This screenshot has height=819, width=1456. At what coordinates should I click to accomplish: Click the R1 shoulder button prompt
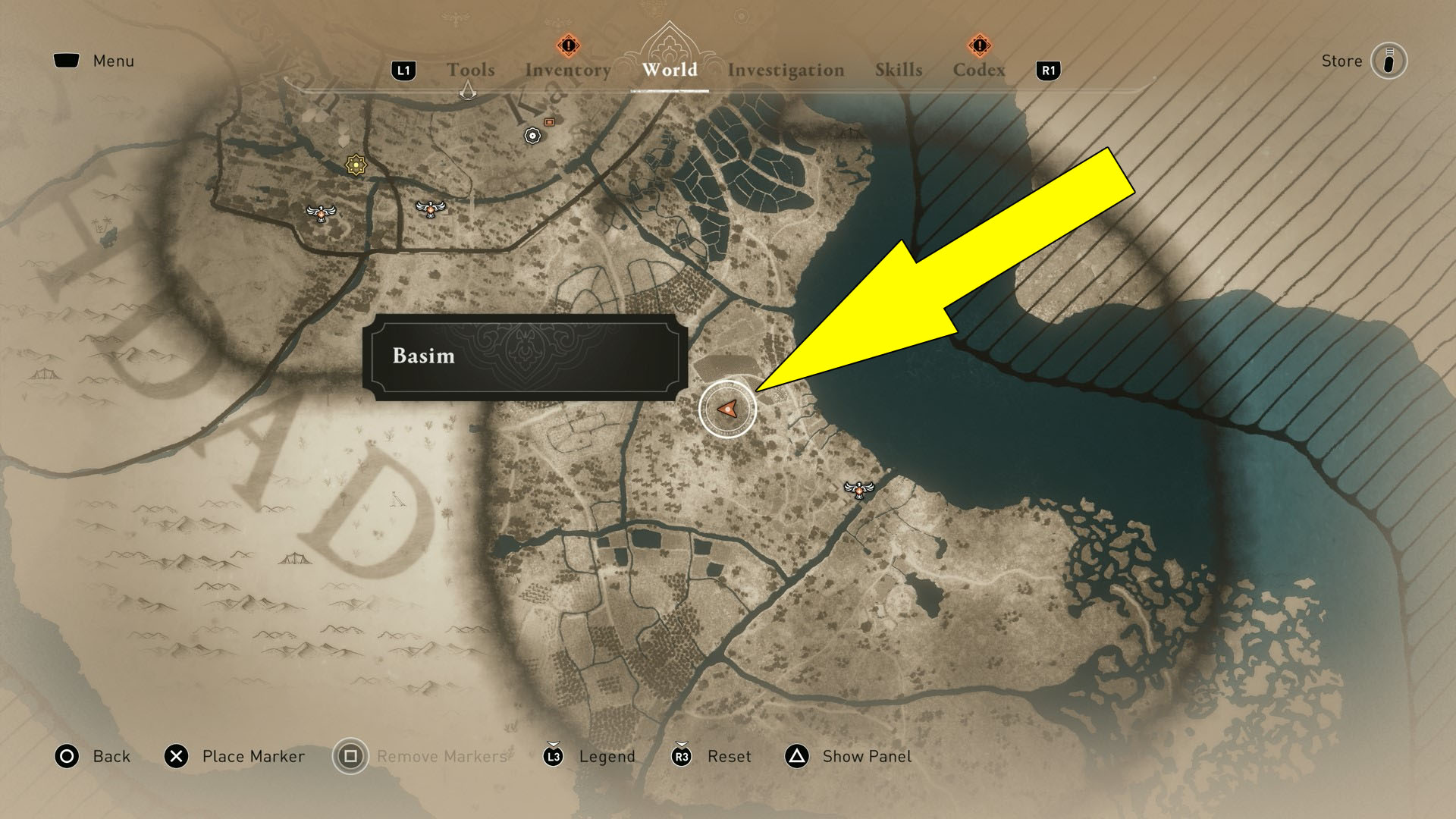tap(1049, 71)
